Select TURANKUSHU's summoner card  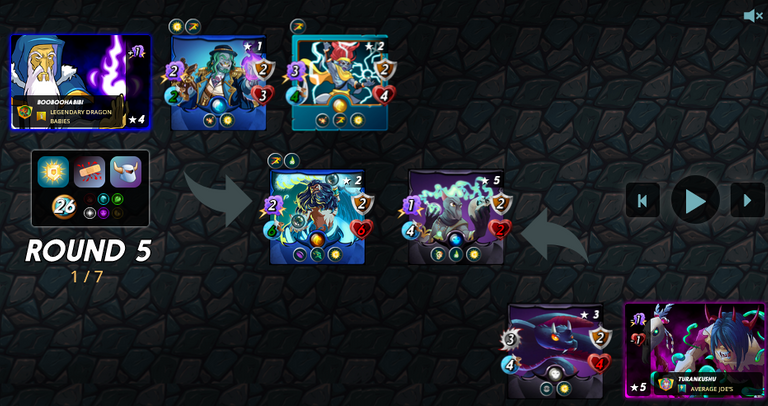click(695, 350)
